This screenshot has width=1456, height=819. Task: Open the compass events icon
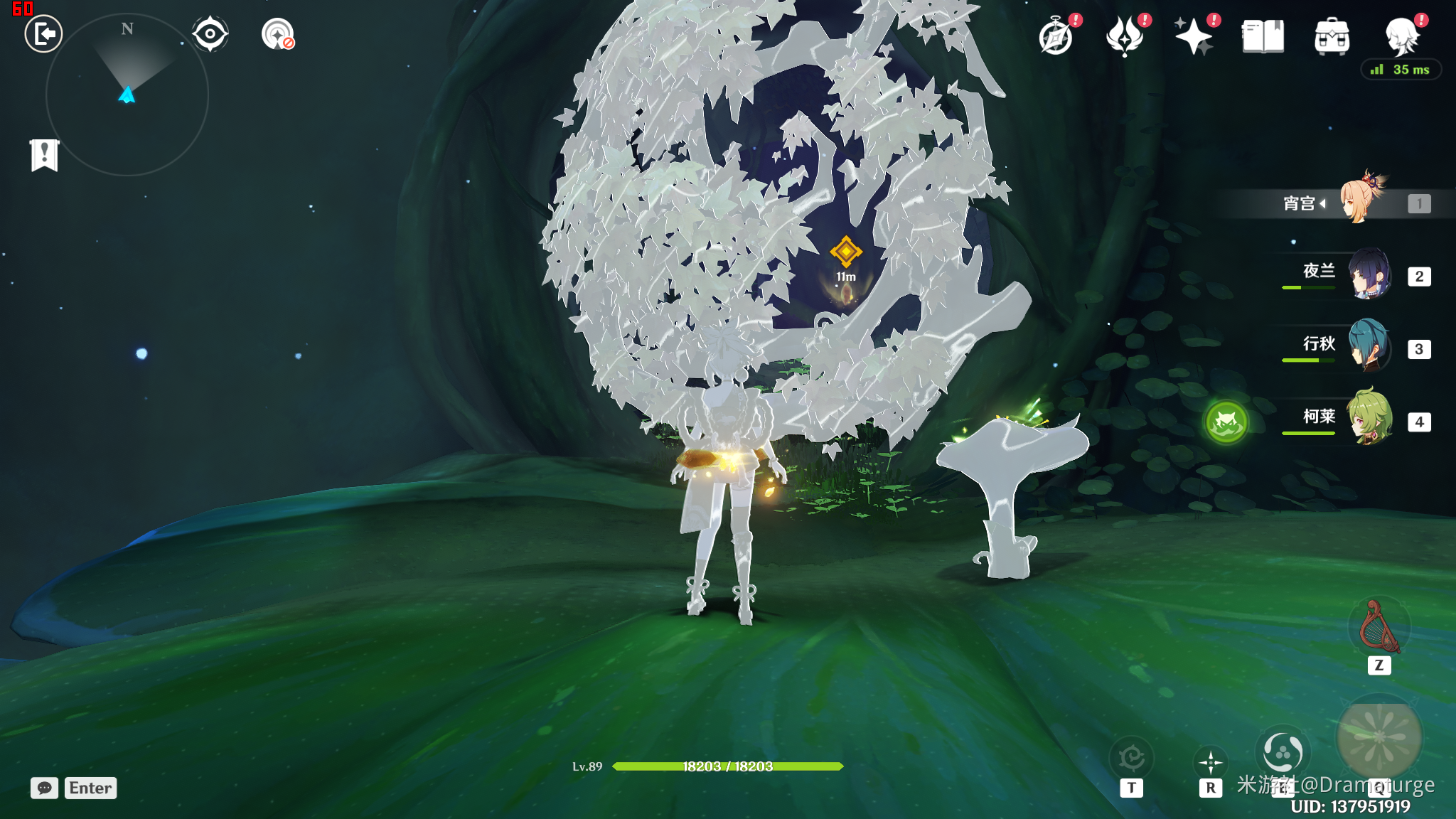[x=1056, y=37]
